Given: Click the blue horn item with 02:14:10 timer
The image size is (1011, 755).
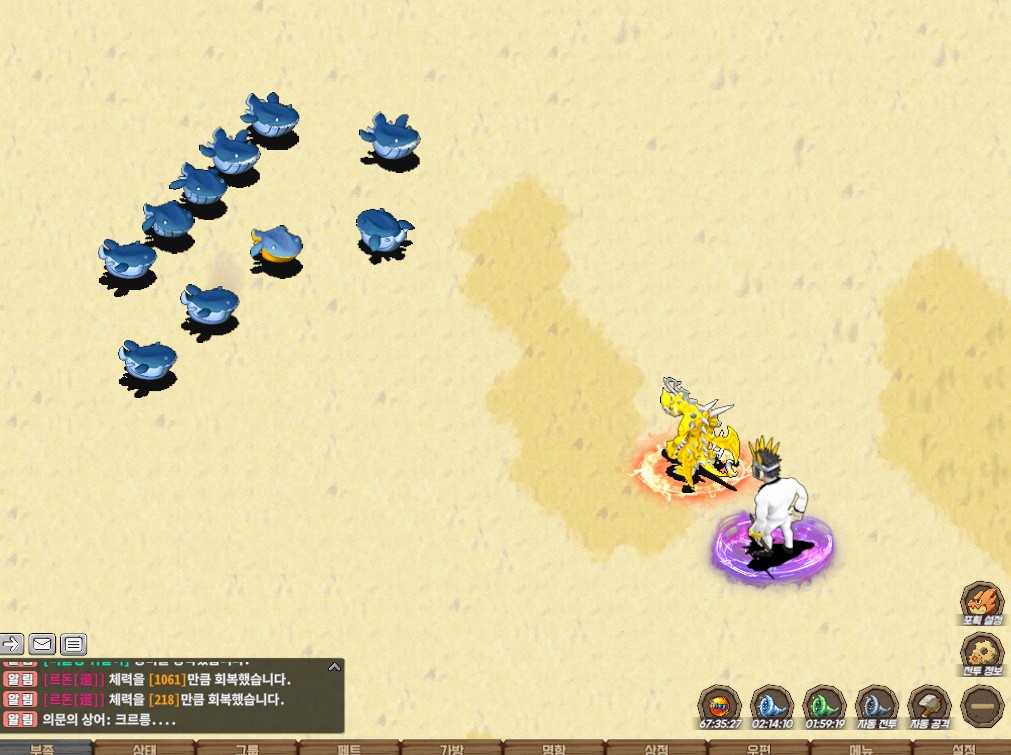Looking at the screenshot, I should point(771,704).
